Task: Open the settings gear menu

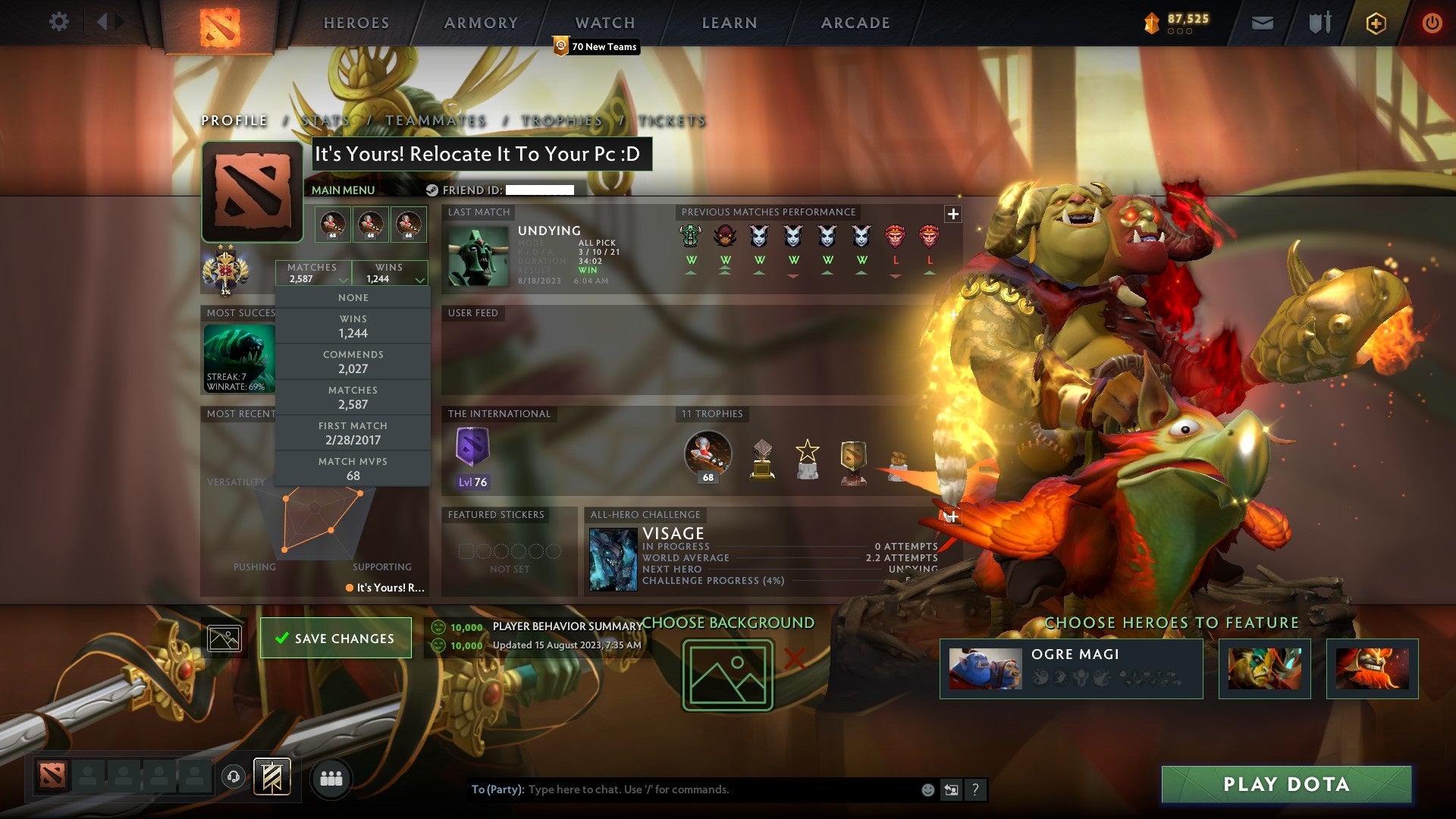Action: [x=58, y=22]
